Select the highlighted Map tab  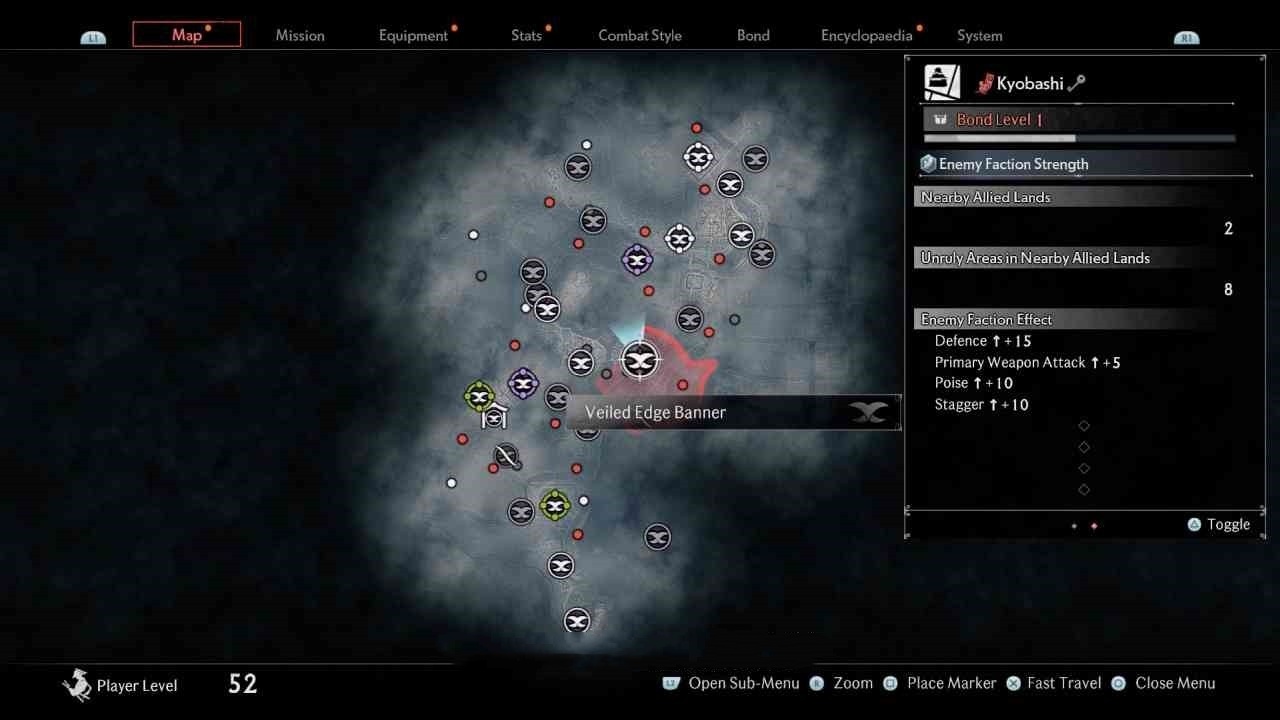(x=187, y=35)
